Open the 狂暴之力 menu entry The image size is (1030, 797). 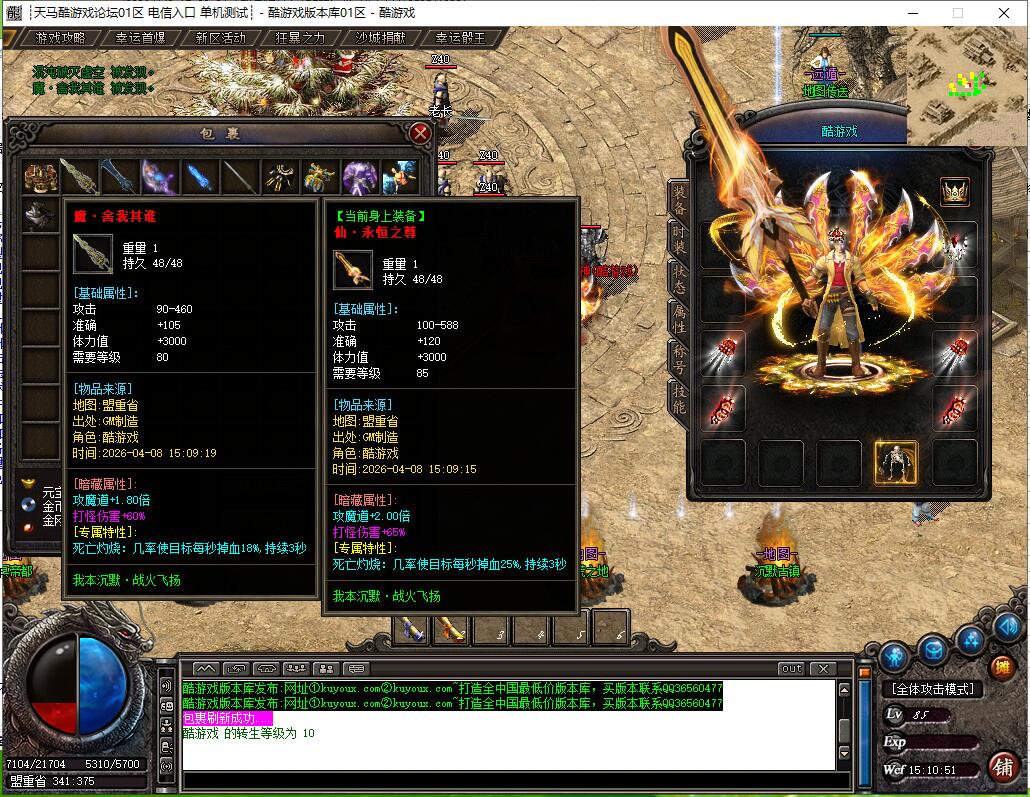tap(300, 38)
